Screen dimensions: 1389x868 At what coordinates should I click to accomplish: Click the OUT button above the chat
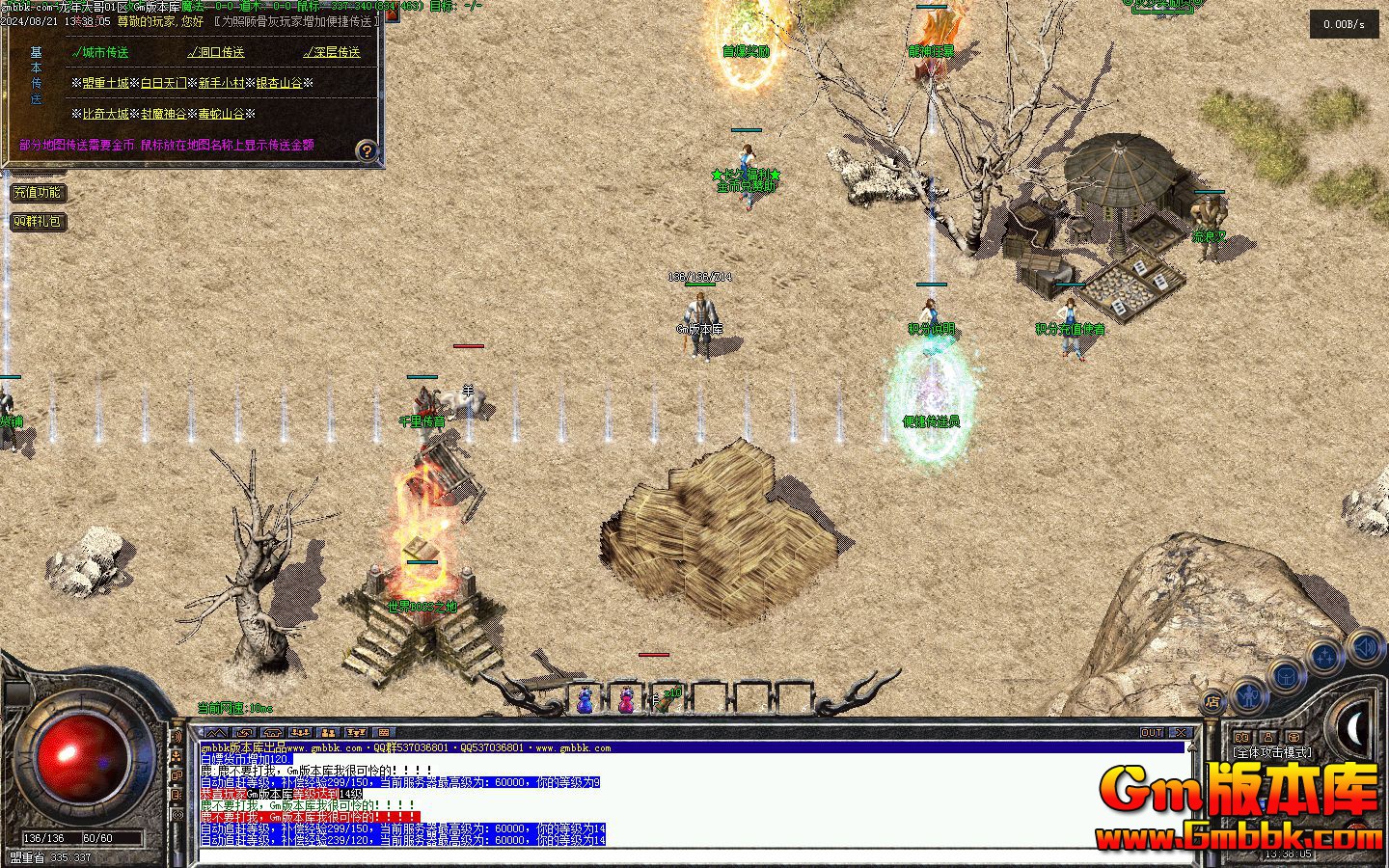(x=1152, y=733)
